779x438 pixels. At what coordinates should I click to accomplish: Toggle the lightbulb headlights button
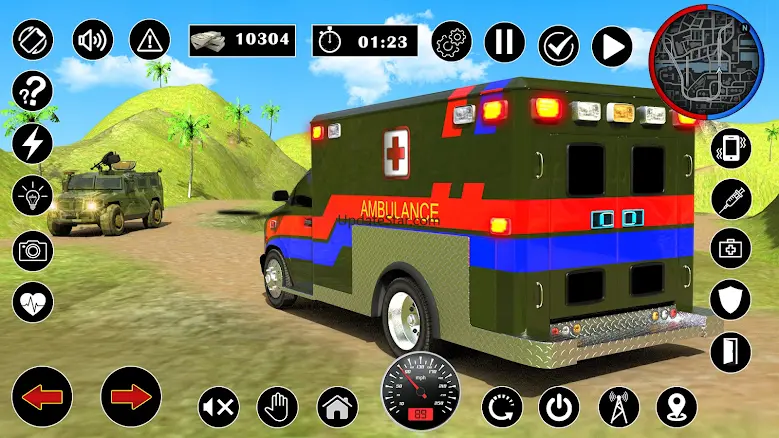point(32,196)
